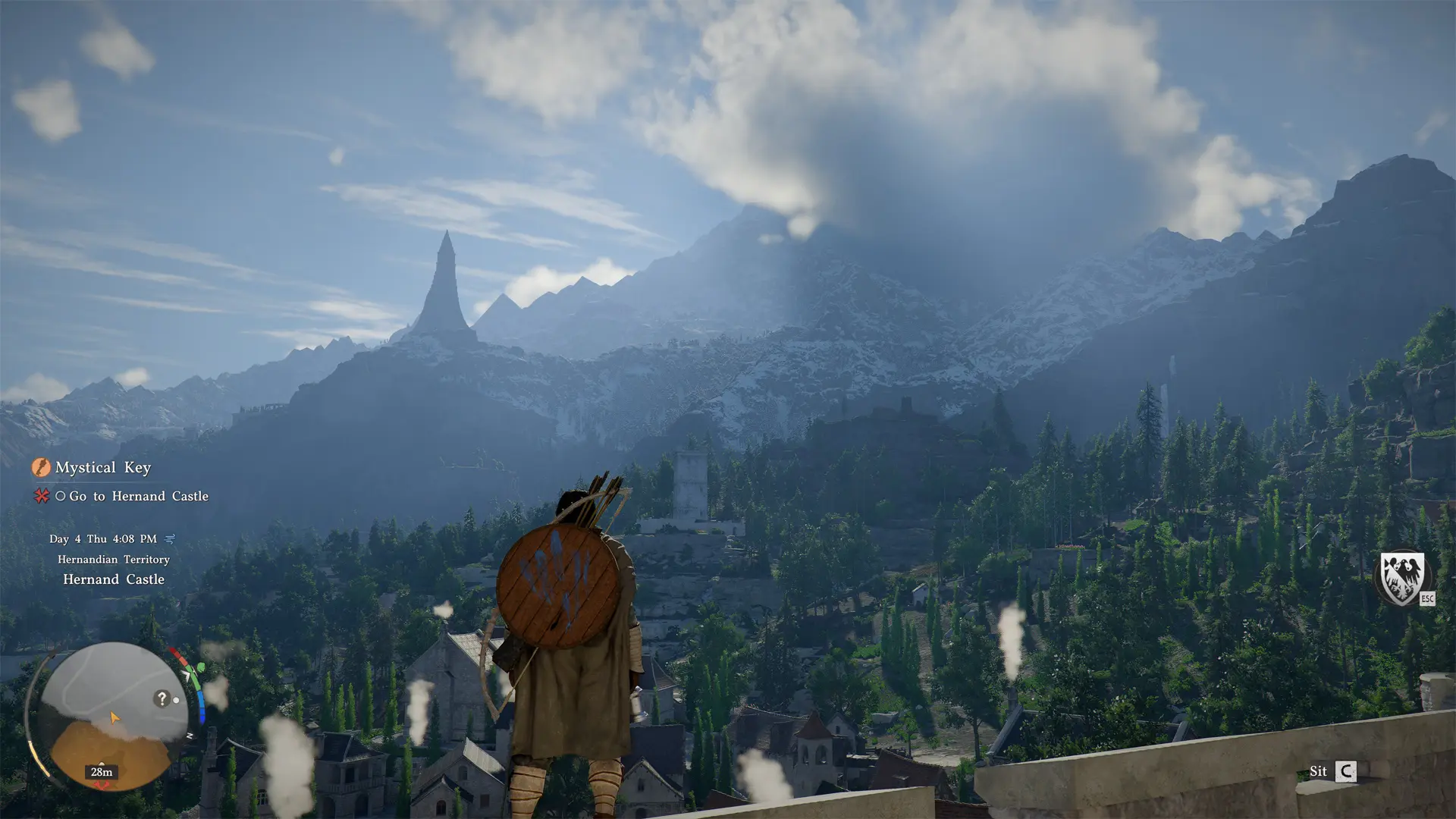
Task: Select the Go to Hernand Castle objective
Action: (138, 496)
